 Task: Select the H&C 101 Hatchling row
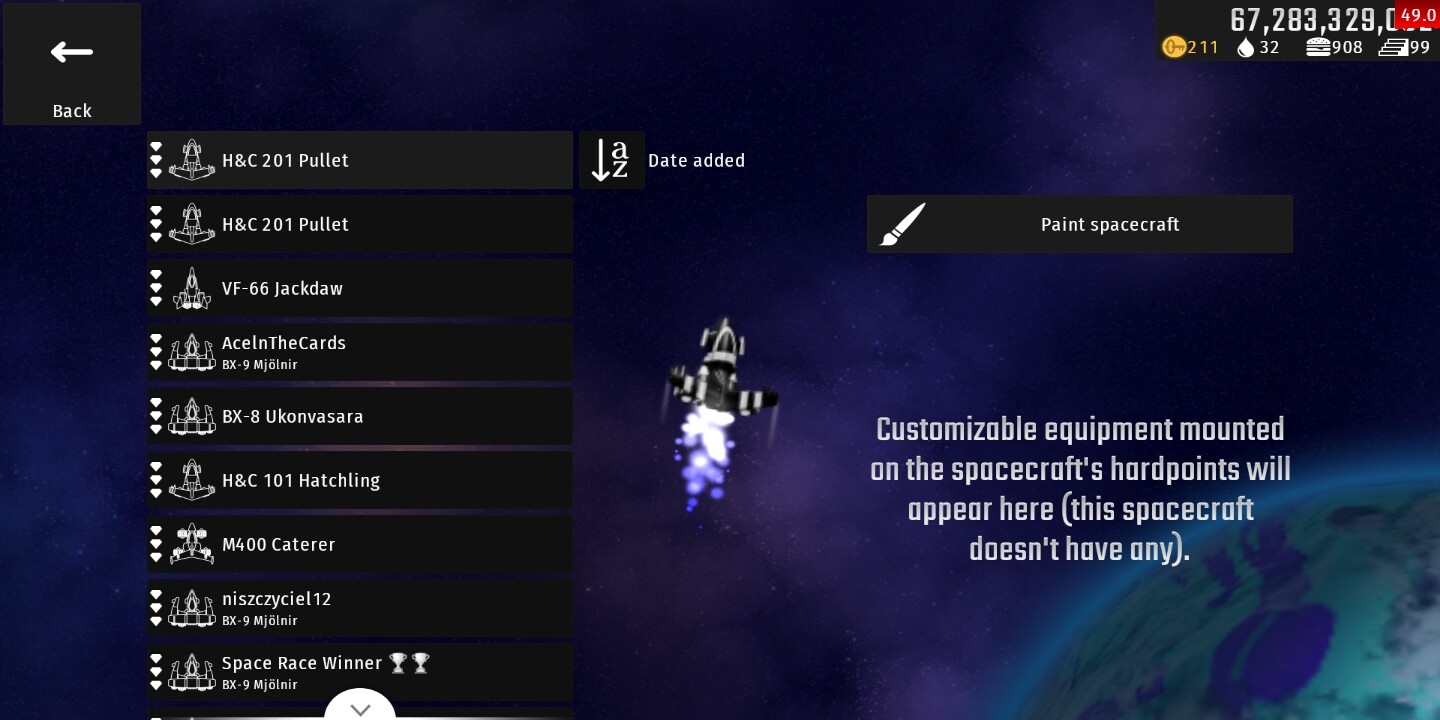[360, 480]
